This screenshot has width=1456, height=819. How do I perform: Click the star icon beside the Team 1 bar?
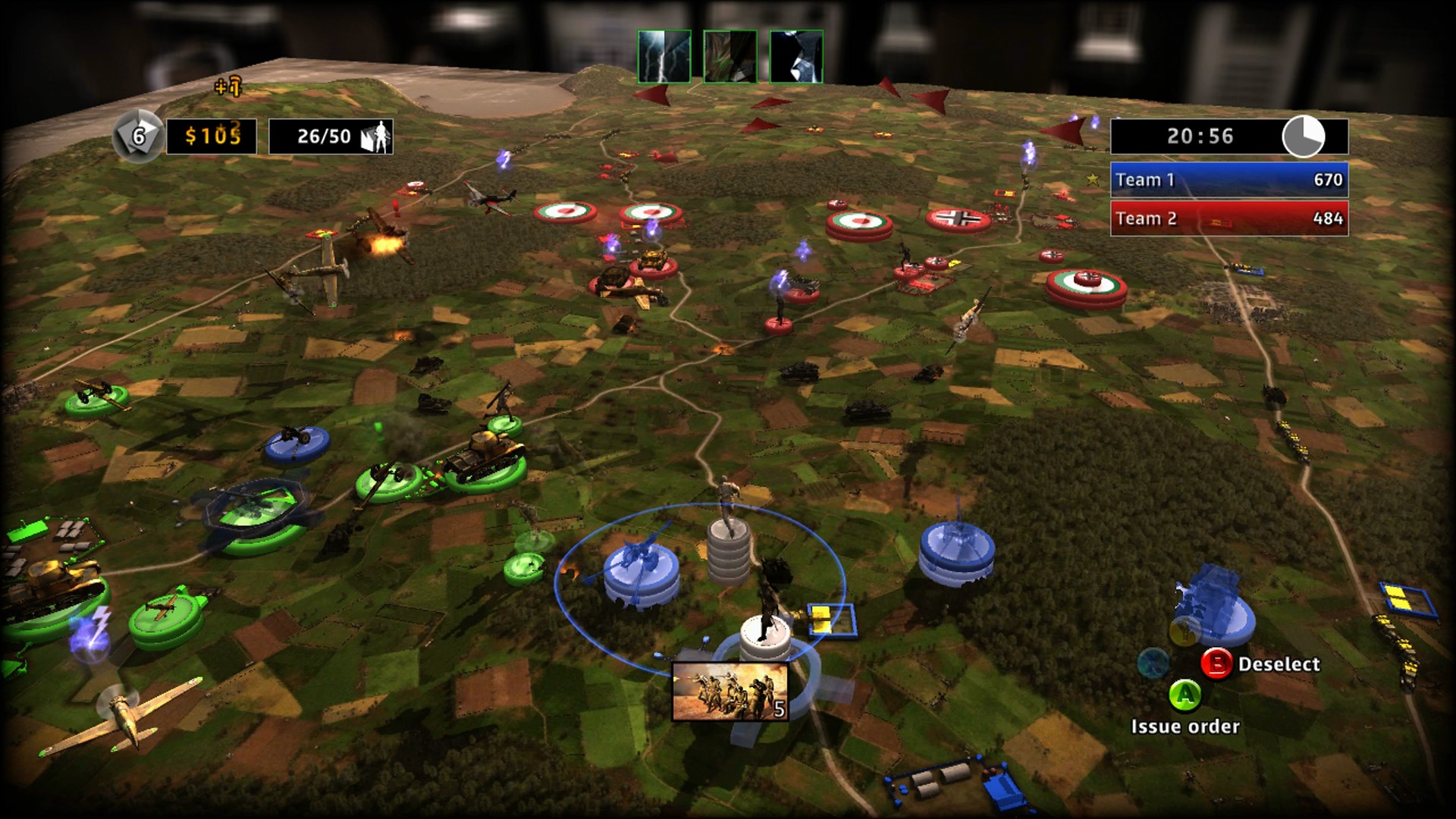click(x=1092, y=181)
